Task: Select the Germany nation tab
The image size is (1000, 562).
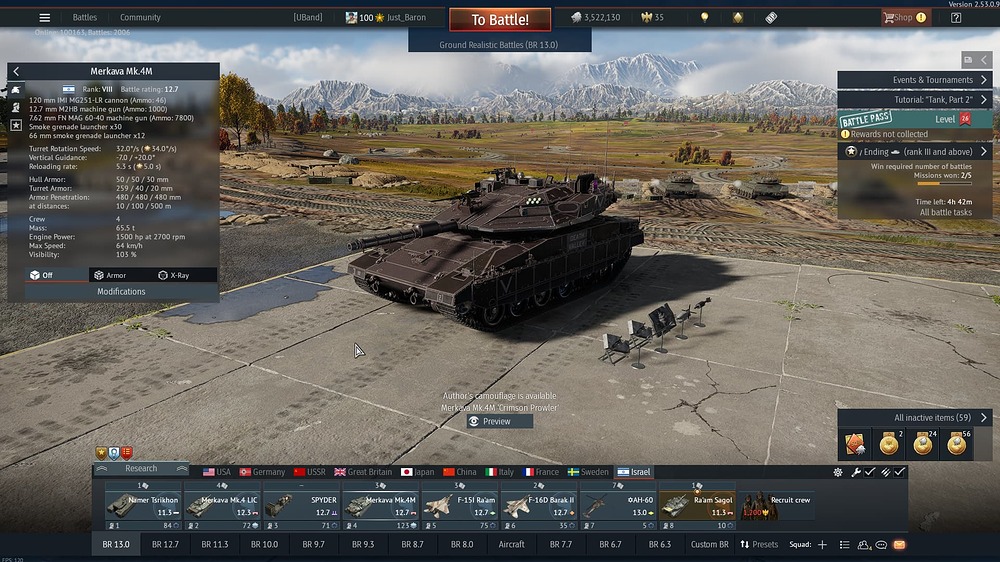Action: point(262,472)
